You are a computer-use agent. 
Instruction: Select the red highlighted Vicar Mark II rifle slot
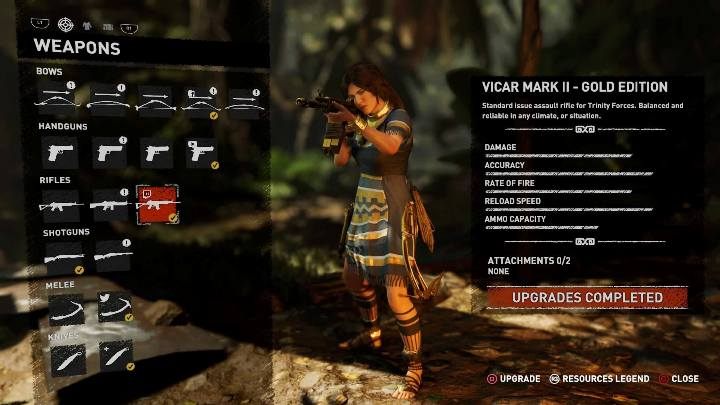(x=157, y=204)
